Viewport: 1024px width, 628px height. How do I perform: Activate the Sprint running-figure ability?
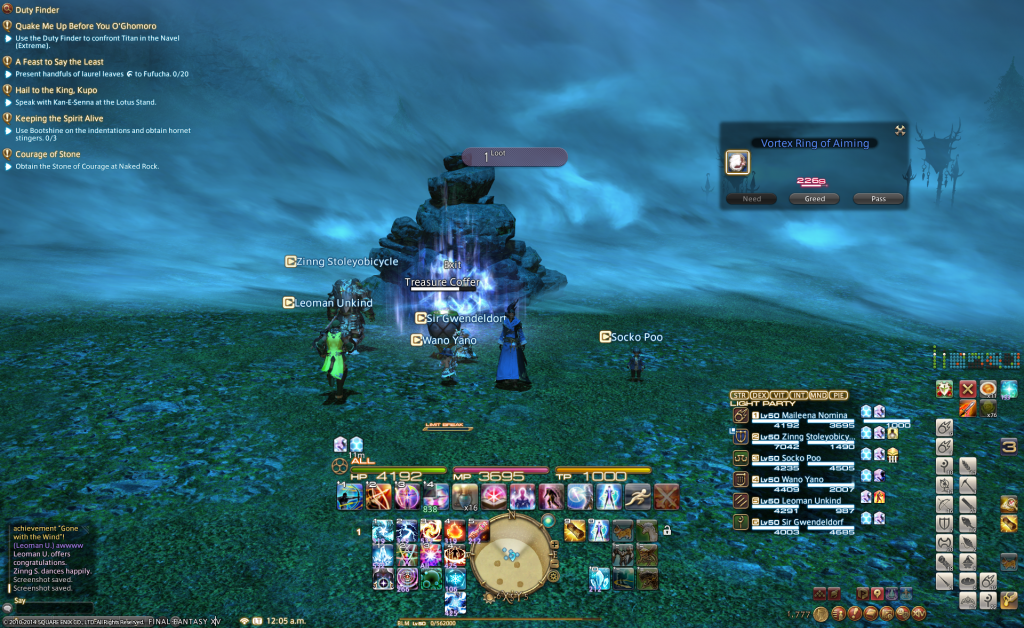(x=638, y=496)
